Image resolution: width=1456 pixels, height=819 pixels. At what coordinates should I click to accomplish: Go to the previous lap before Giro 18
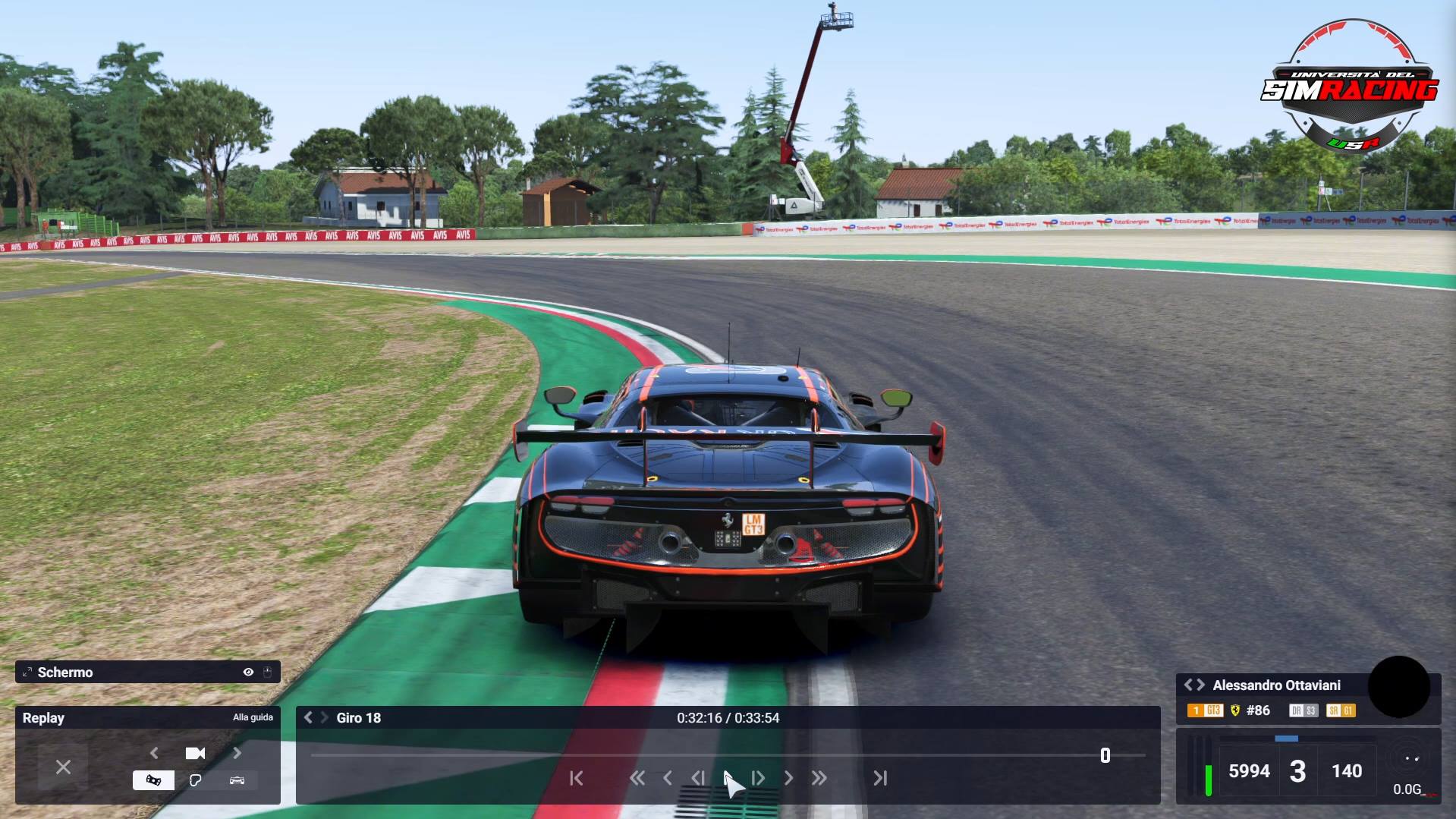click(x=308, y=717)
